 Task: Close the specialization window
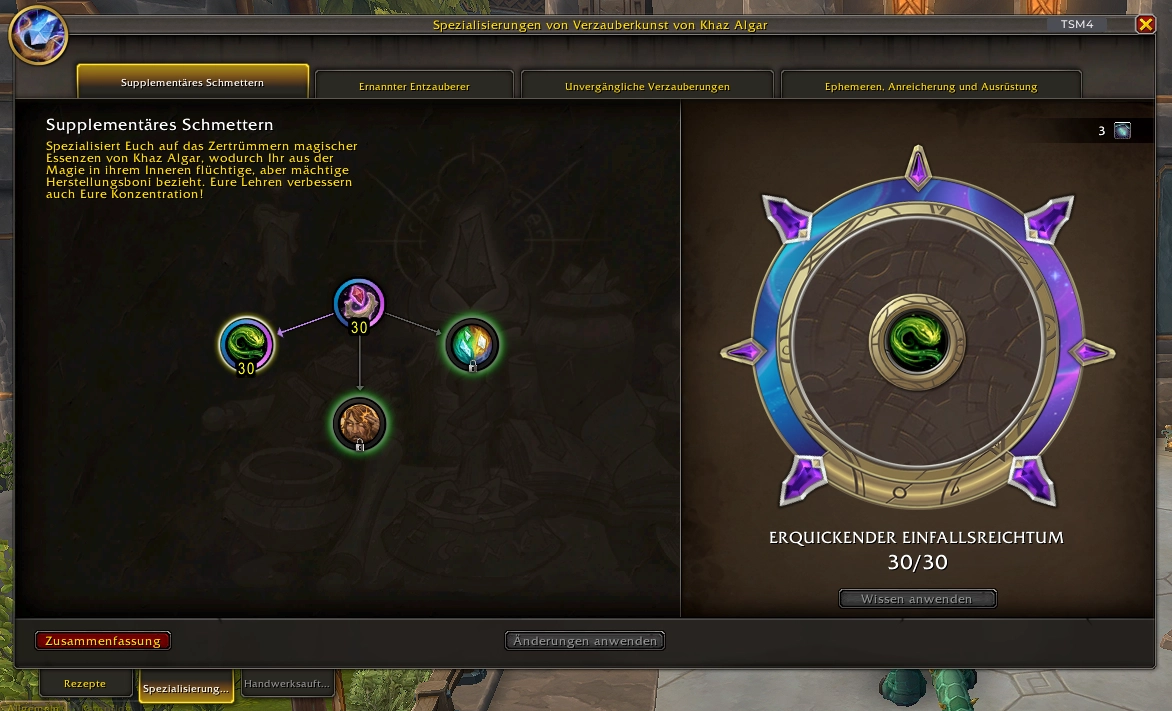click(1145, 25)
